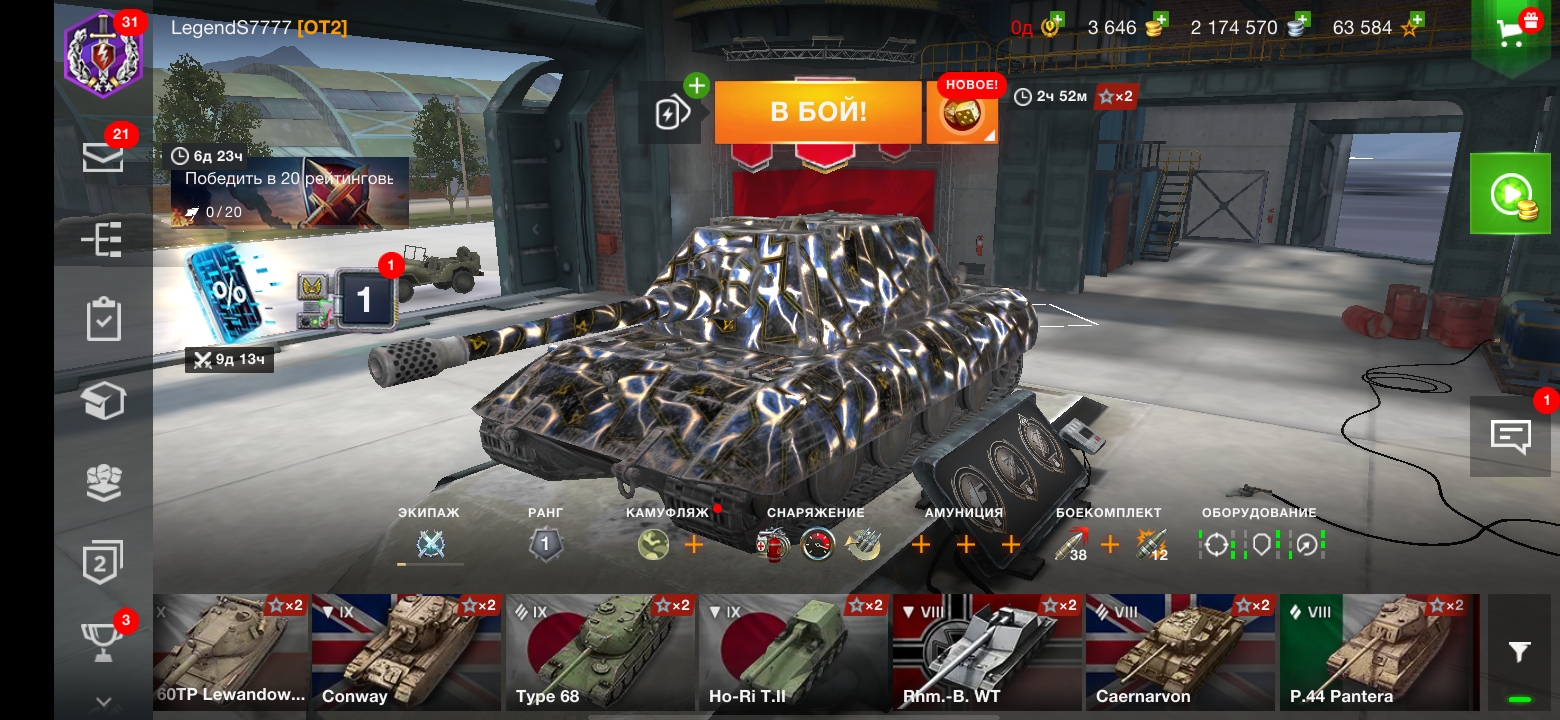The image size is (1560, 720).
Task: Open the crew skills icon under ЭКИПАЖ
Action: click(x=430, y=545)
